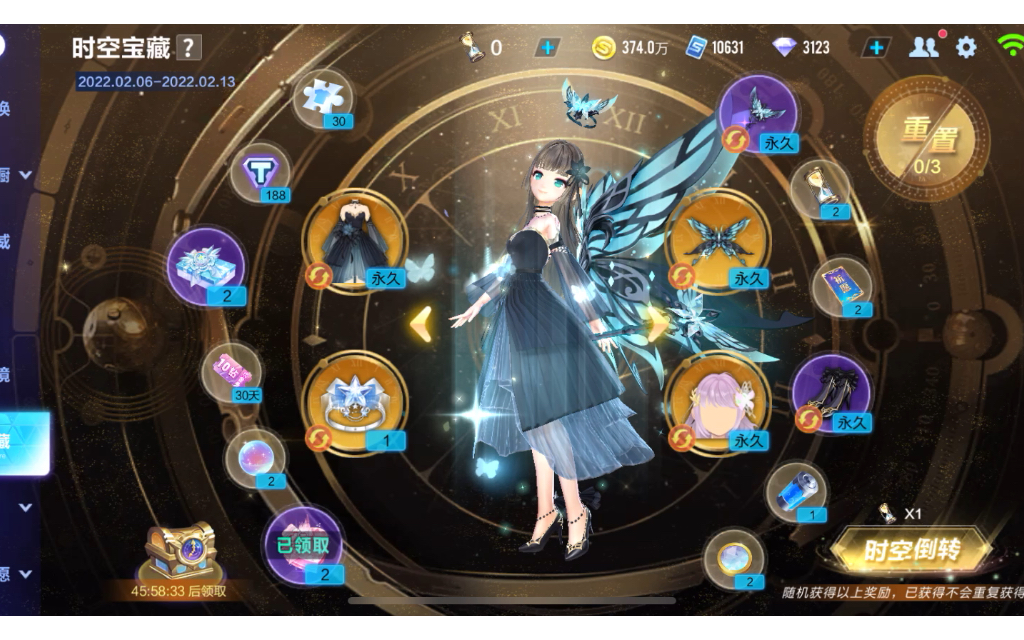This screenshot has height=640, width=1024.
Task: Add hourglass tickets with the plus button
Action: [x=547, y=47]
